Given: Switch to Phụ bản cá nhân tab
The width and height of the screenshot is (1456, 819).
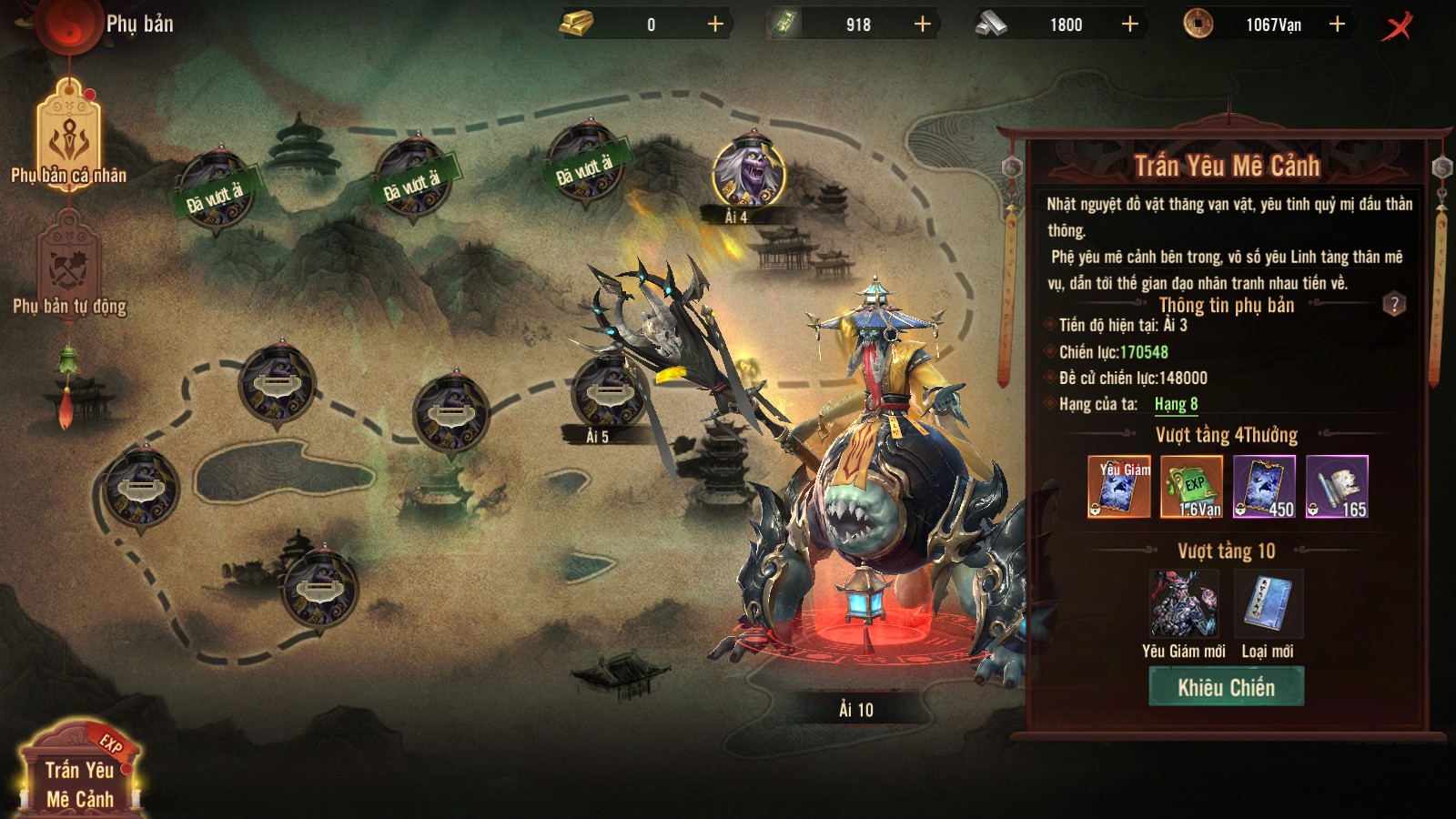Looking at the screenshot, I should tap(69, 135).
